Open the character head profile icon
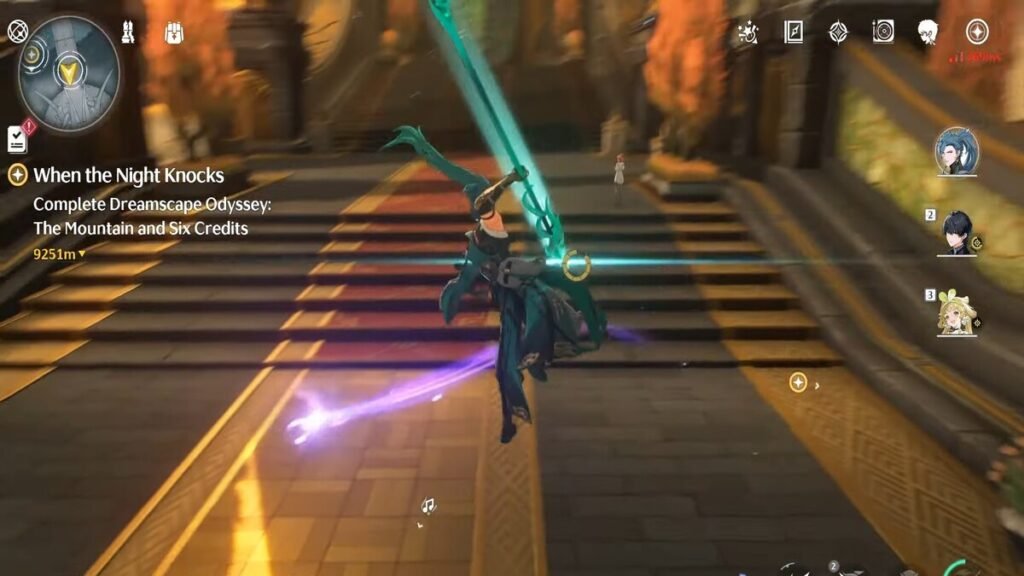Viewport: 1024px width, 576px height. coord(928,32)
